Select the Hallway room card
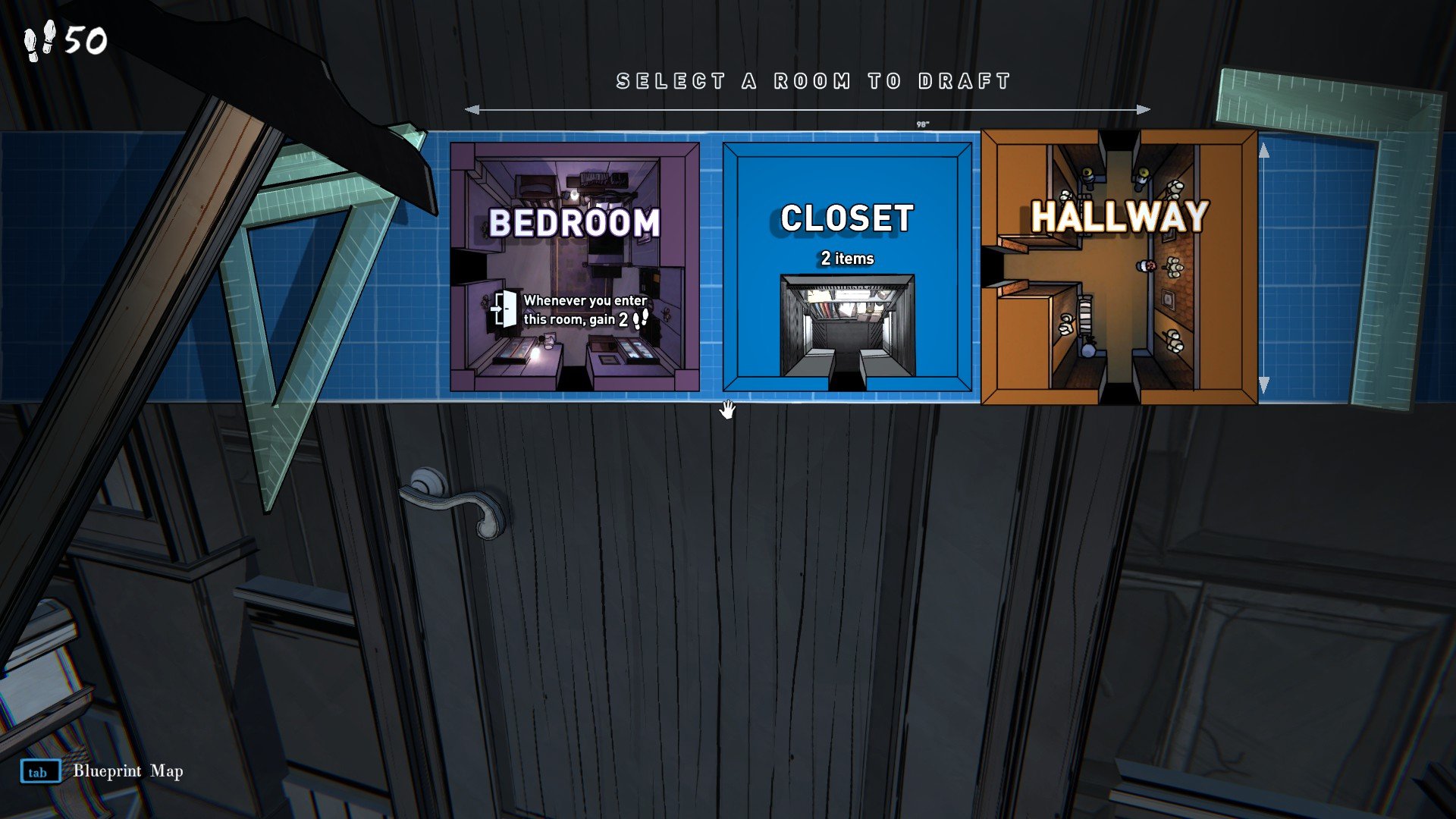 [x=1119, y=267]
